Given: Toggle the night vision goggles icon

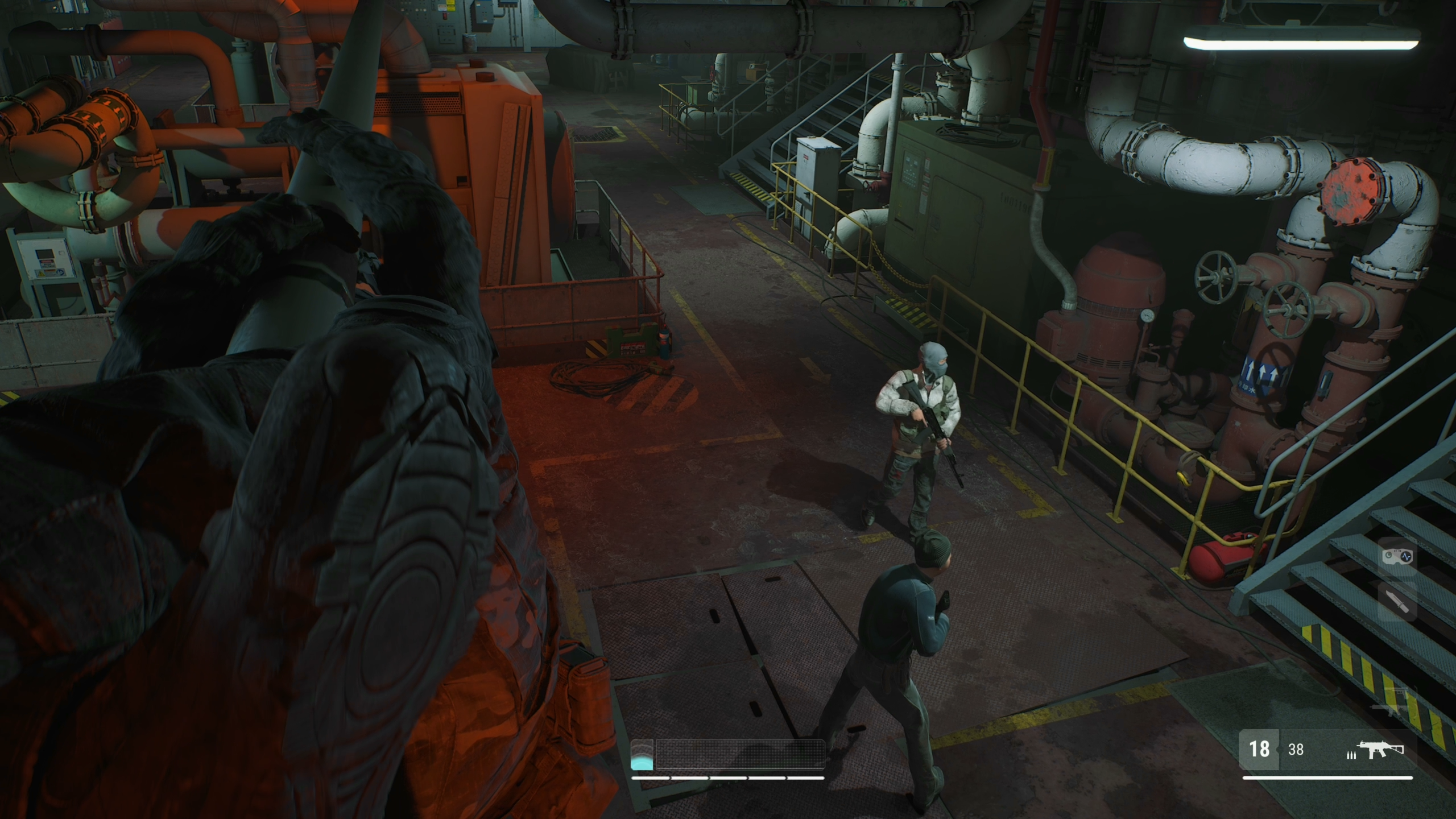Looking at the screenshot, I should [1396, 558].
